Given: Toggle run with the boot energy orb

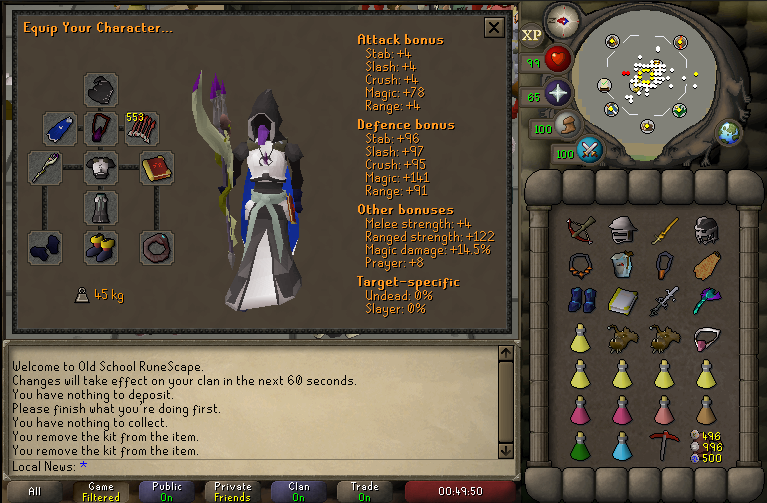Looking at the screenshot, I should pyautogui.click(x=570, y=126).
